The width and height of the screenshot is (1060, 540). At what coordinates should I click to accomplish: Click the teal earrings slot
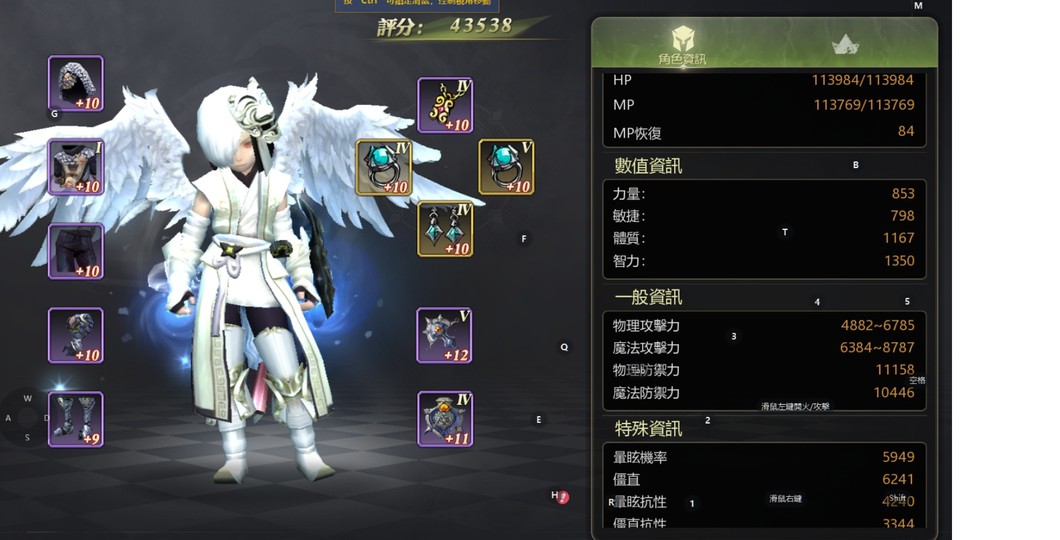(445, 229)
